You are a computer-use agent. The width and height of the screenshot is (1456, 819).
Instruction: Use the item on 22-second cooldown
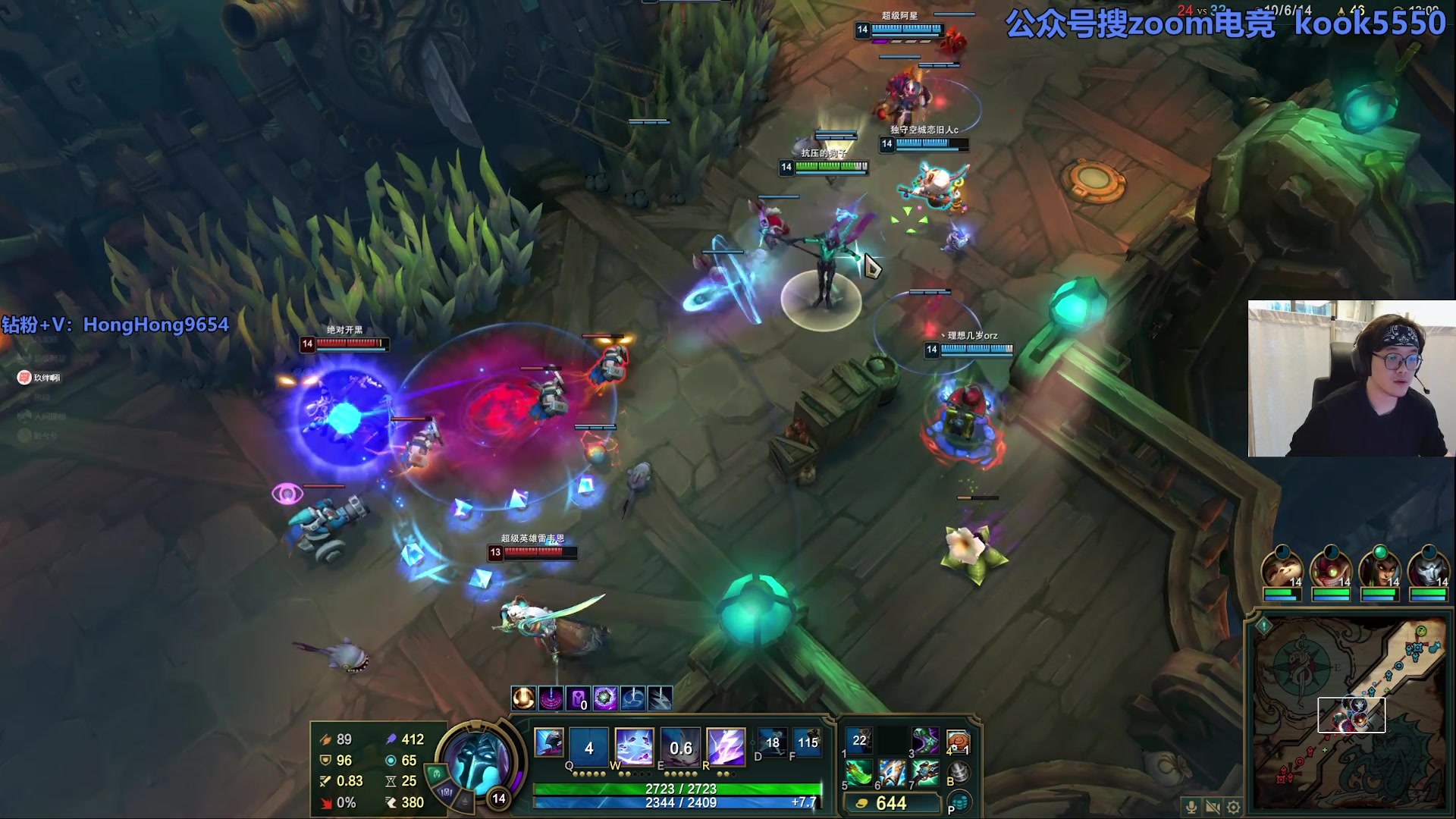coord(859,741)
